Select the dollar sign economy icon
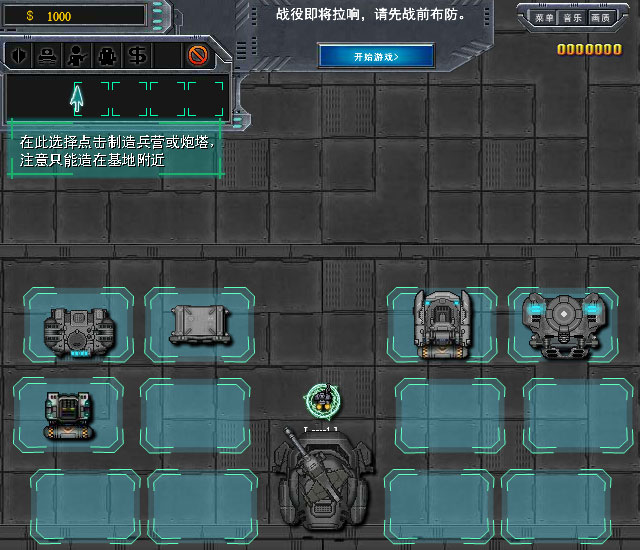The image size is (640, 550). [x=138, y=55]
